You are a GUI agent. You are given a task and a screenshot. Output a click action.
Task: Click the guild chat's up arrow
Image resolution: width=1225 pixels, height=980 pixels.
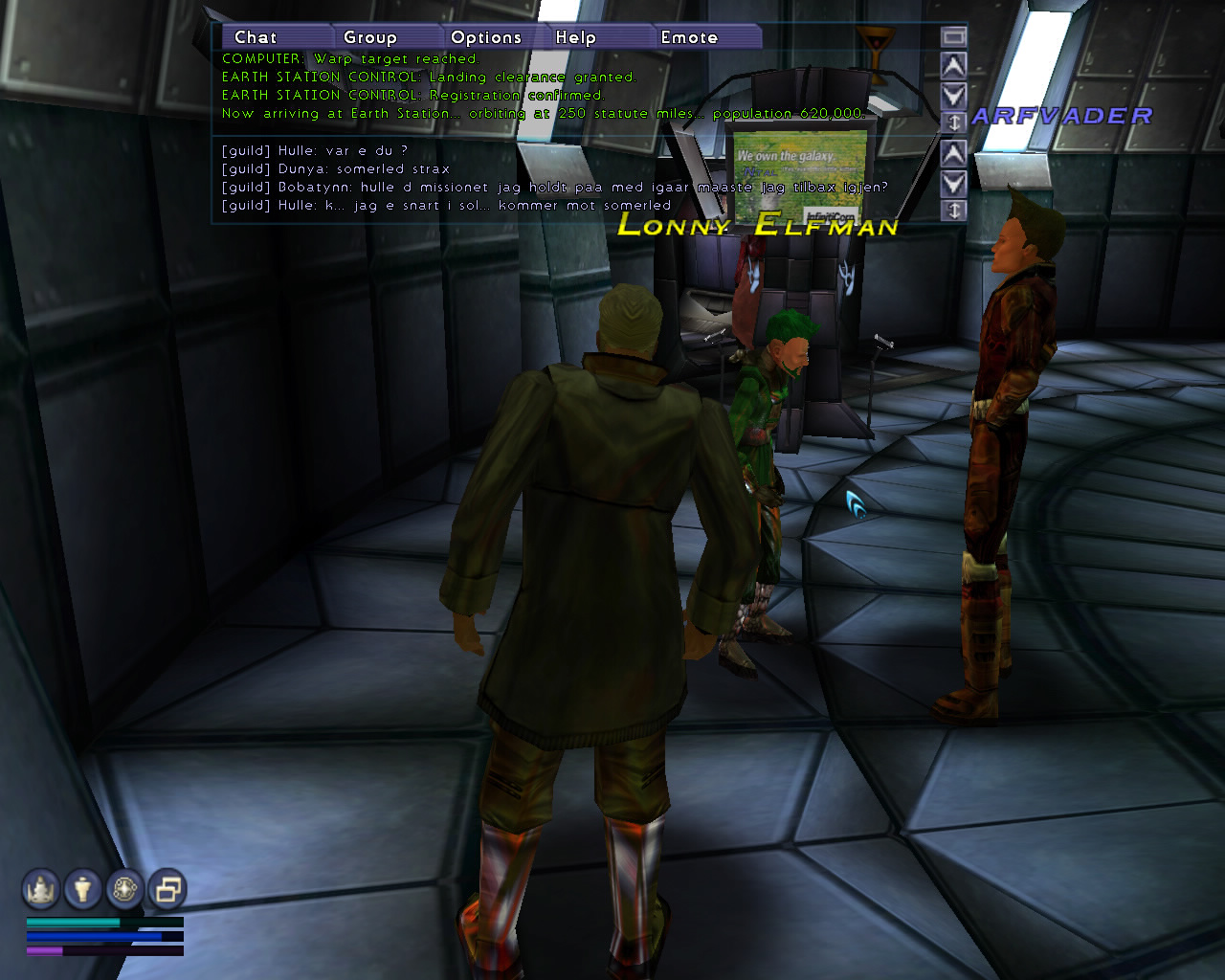tap(953, 153)
